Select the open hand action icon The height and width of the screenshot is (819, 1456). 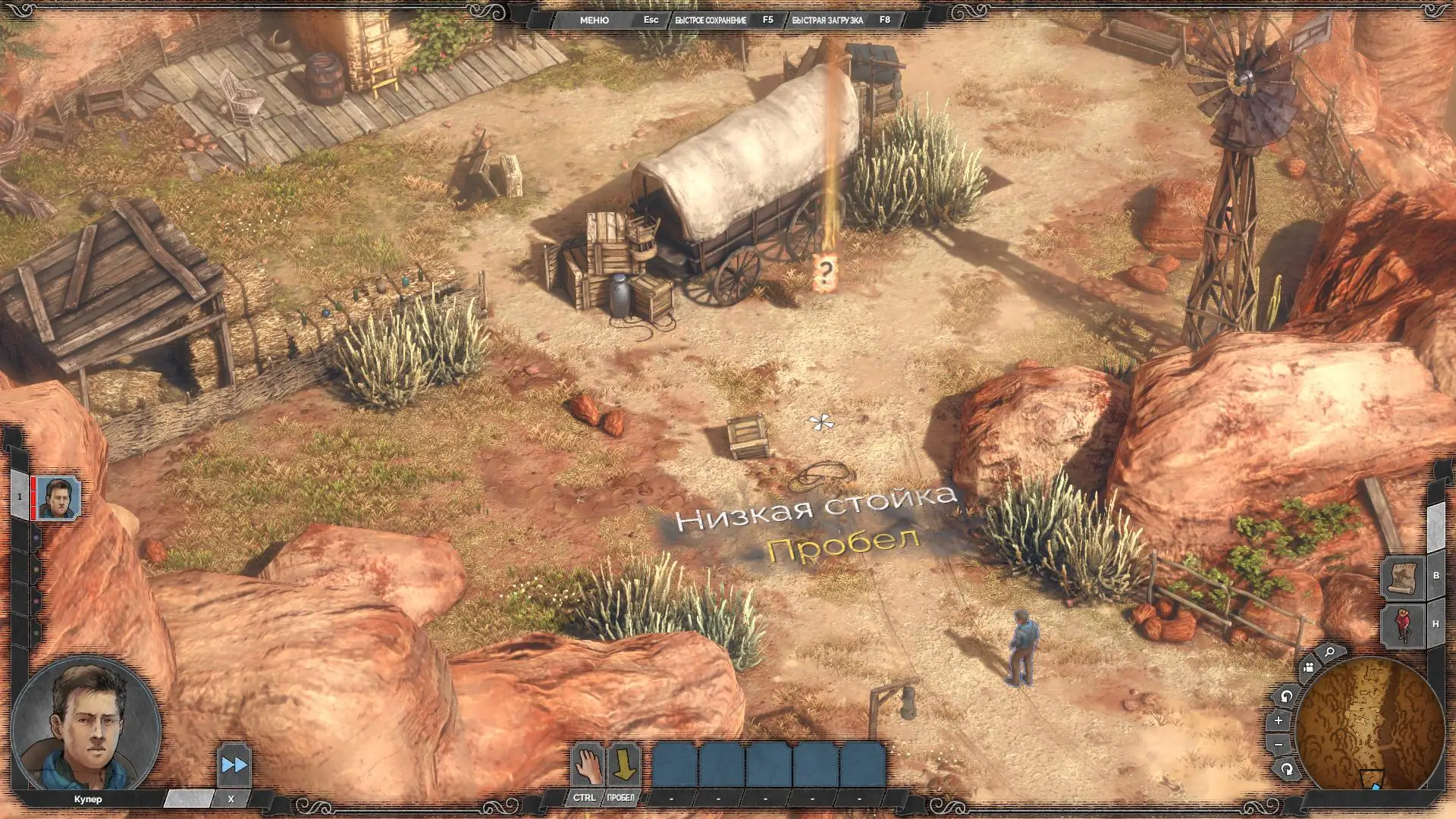click(x=587, y=765)
